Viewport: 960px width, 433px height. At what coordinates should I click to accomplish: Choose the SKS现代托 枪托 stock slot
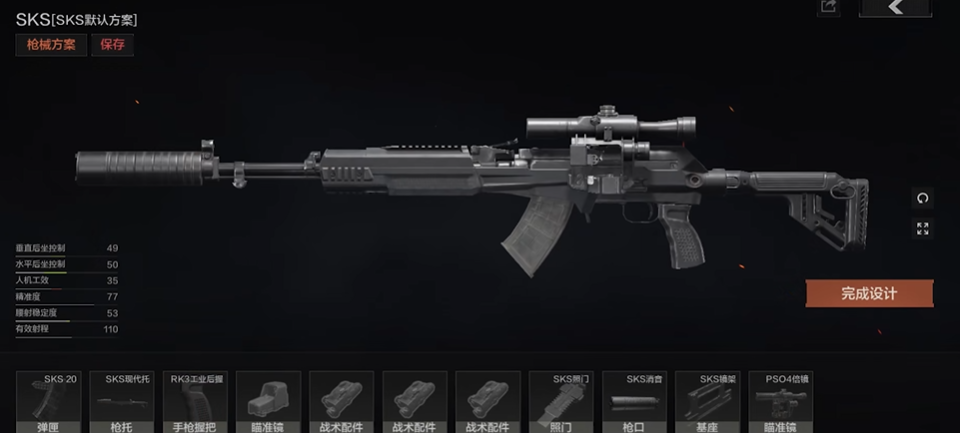[123, 402]
